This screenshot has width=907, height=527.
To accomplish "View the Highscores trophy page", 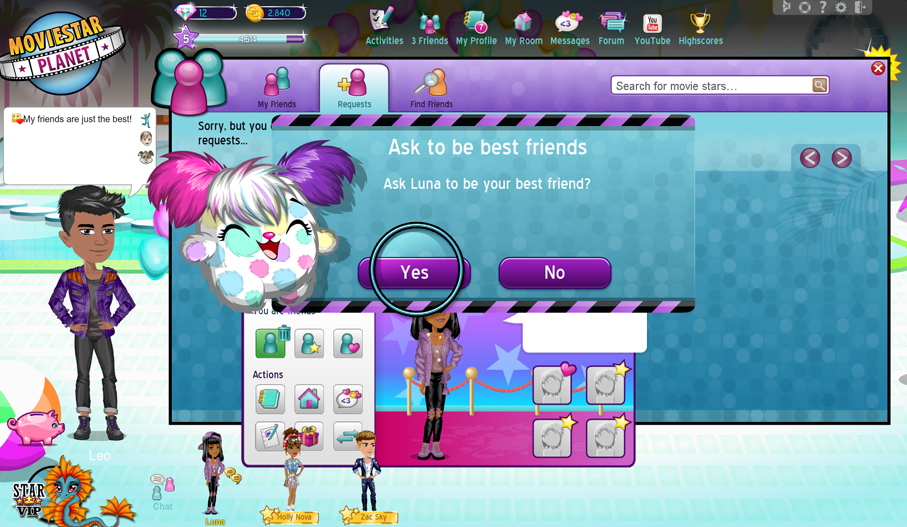I will click(x=700, y=27).
